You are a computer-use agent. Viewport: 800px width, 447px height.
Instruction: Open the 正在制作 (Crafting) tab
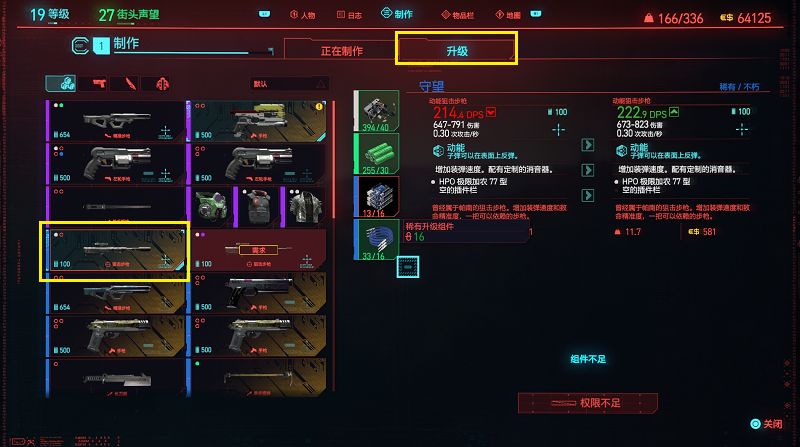(x=339, y=50)
